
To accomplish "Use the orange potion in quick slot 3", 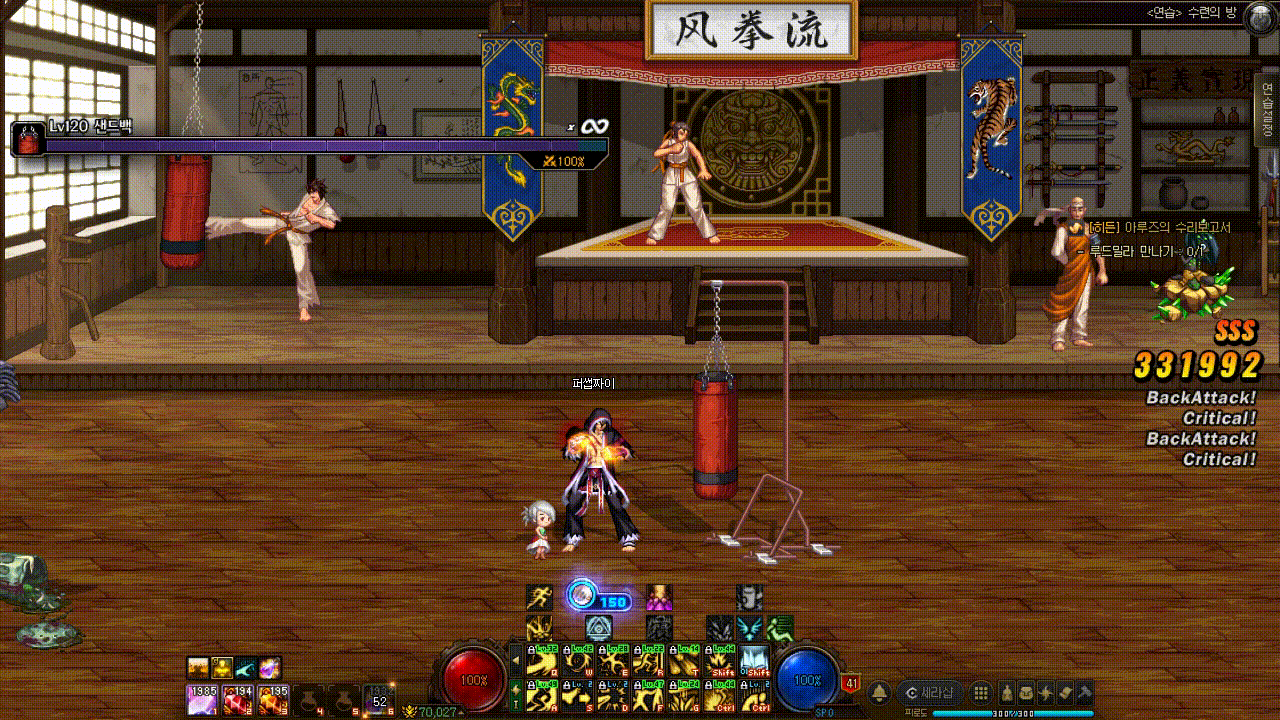I will 272,700.
